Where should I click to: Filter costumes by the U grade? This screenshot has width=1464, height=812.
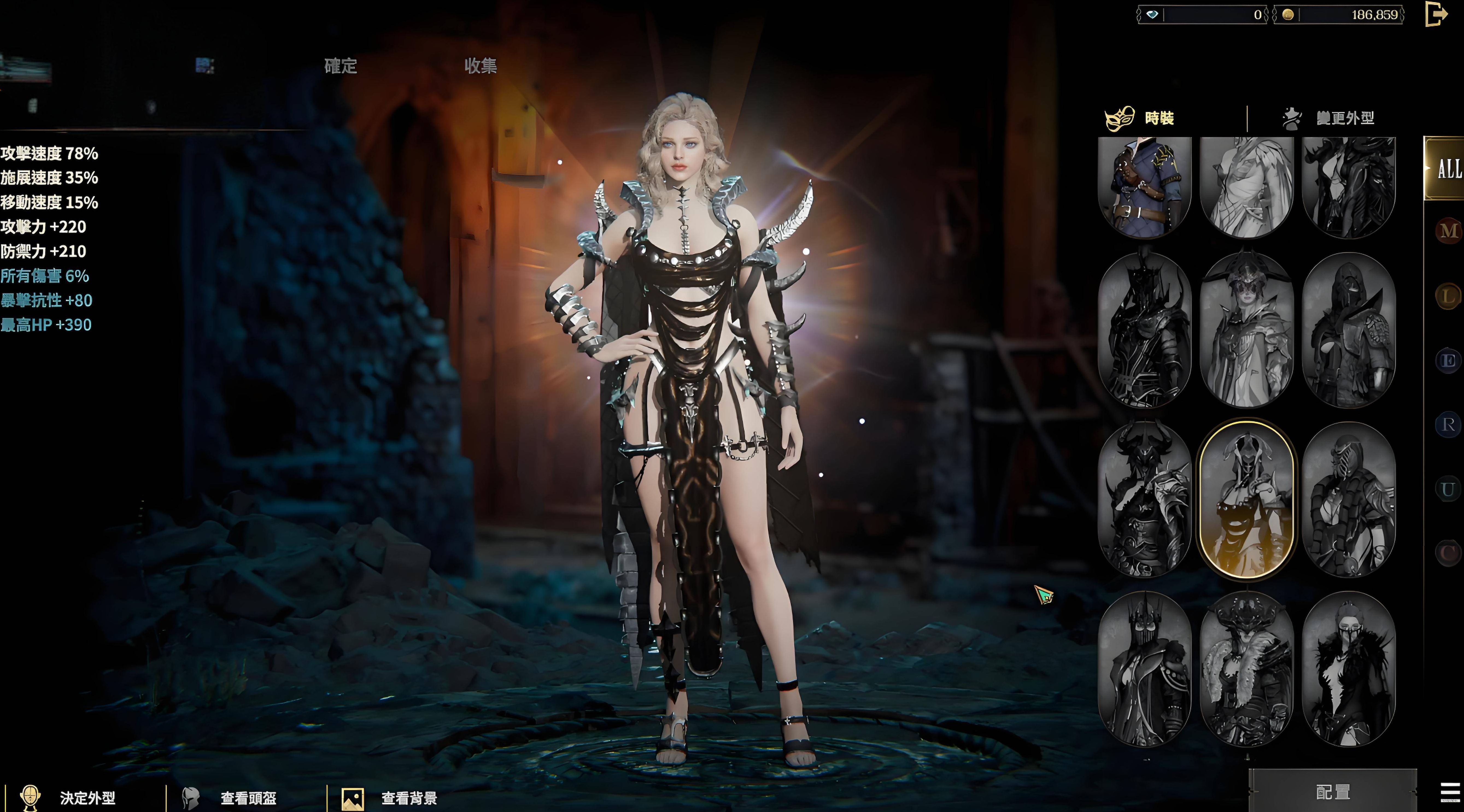[1448, 489]
